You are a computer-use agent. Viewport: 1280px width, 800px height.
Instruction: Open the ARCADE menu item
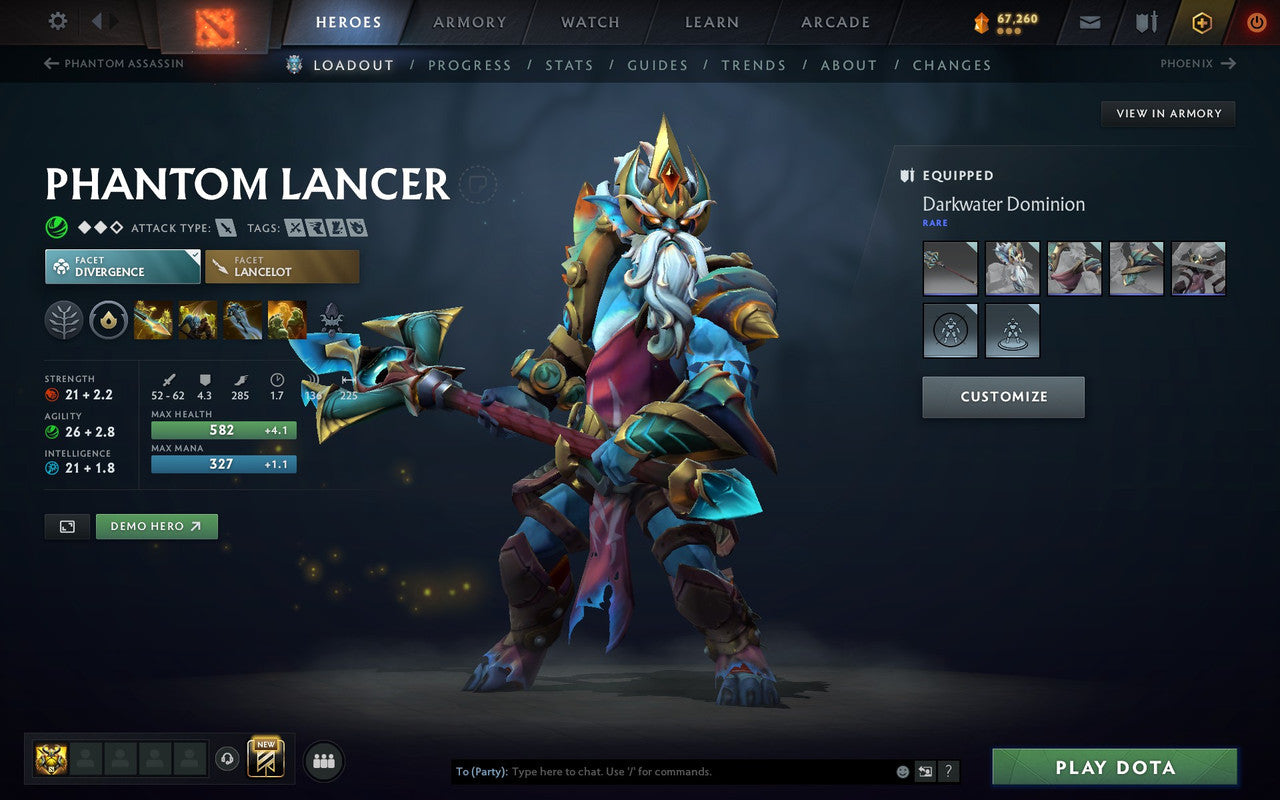[x=835, y=22]
